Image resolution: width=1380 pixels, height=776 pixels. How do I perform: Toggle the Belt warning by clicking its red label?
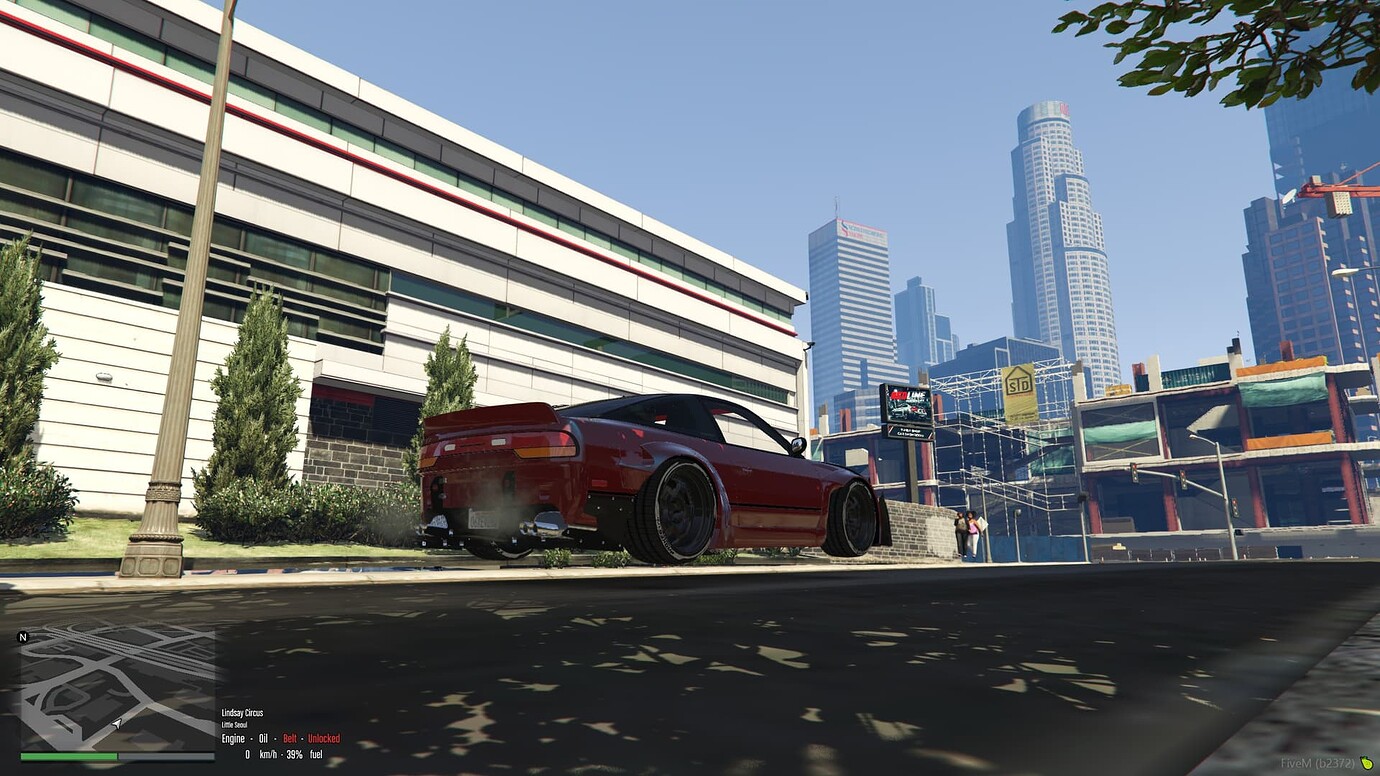(x=290, y=738)
